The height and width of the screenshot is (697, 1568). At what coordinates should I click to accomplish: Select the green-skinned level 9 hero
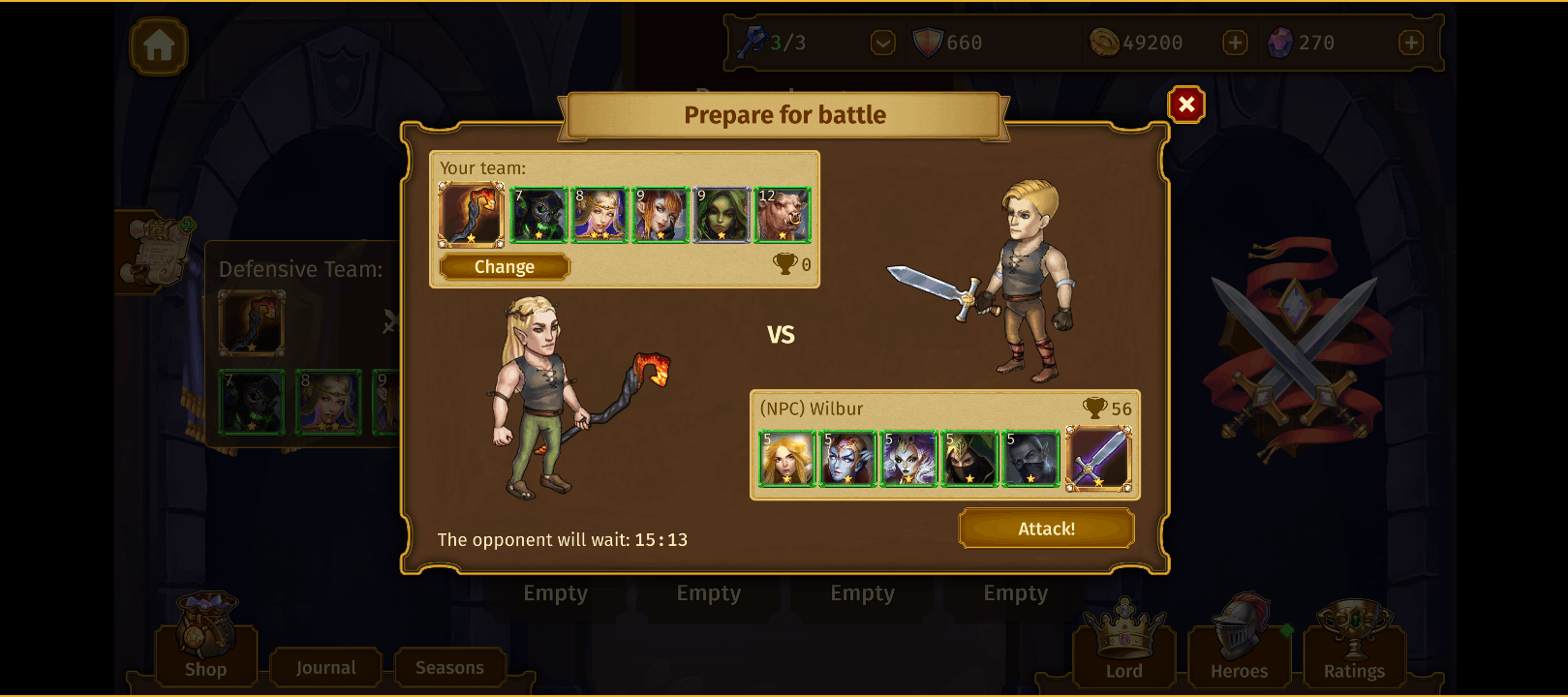722,215
